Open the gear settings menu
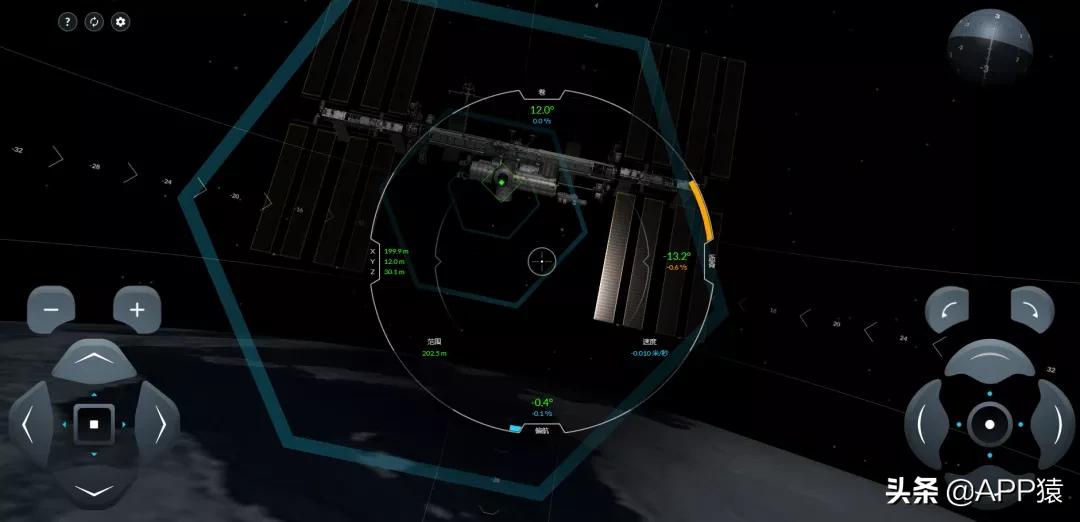 (x=121, y=21)
